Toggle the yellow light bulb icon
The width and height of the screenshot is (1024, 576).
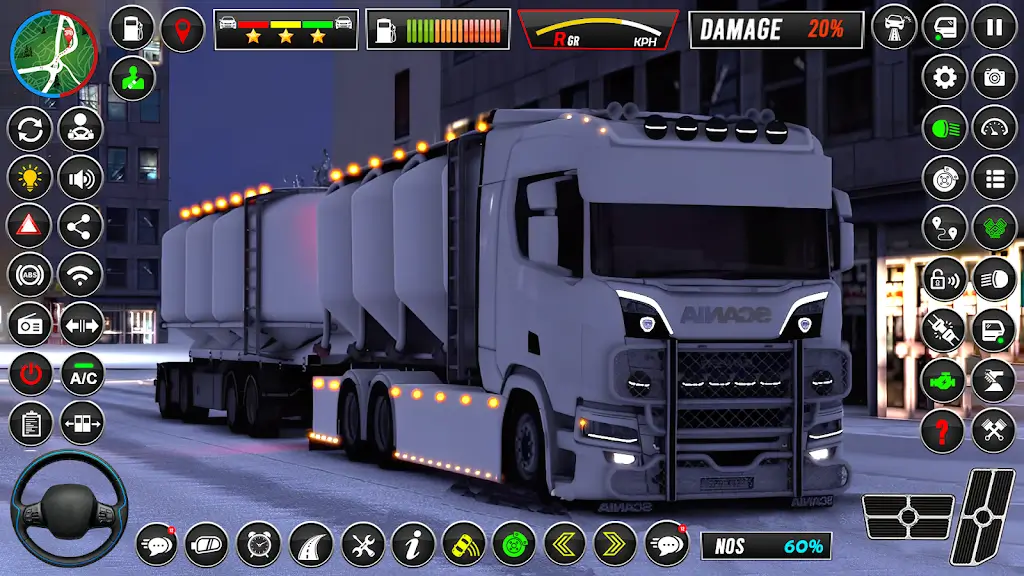pyautogui.click(x=30, y=178)
